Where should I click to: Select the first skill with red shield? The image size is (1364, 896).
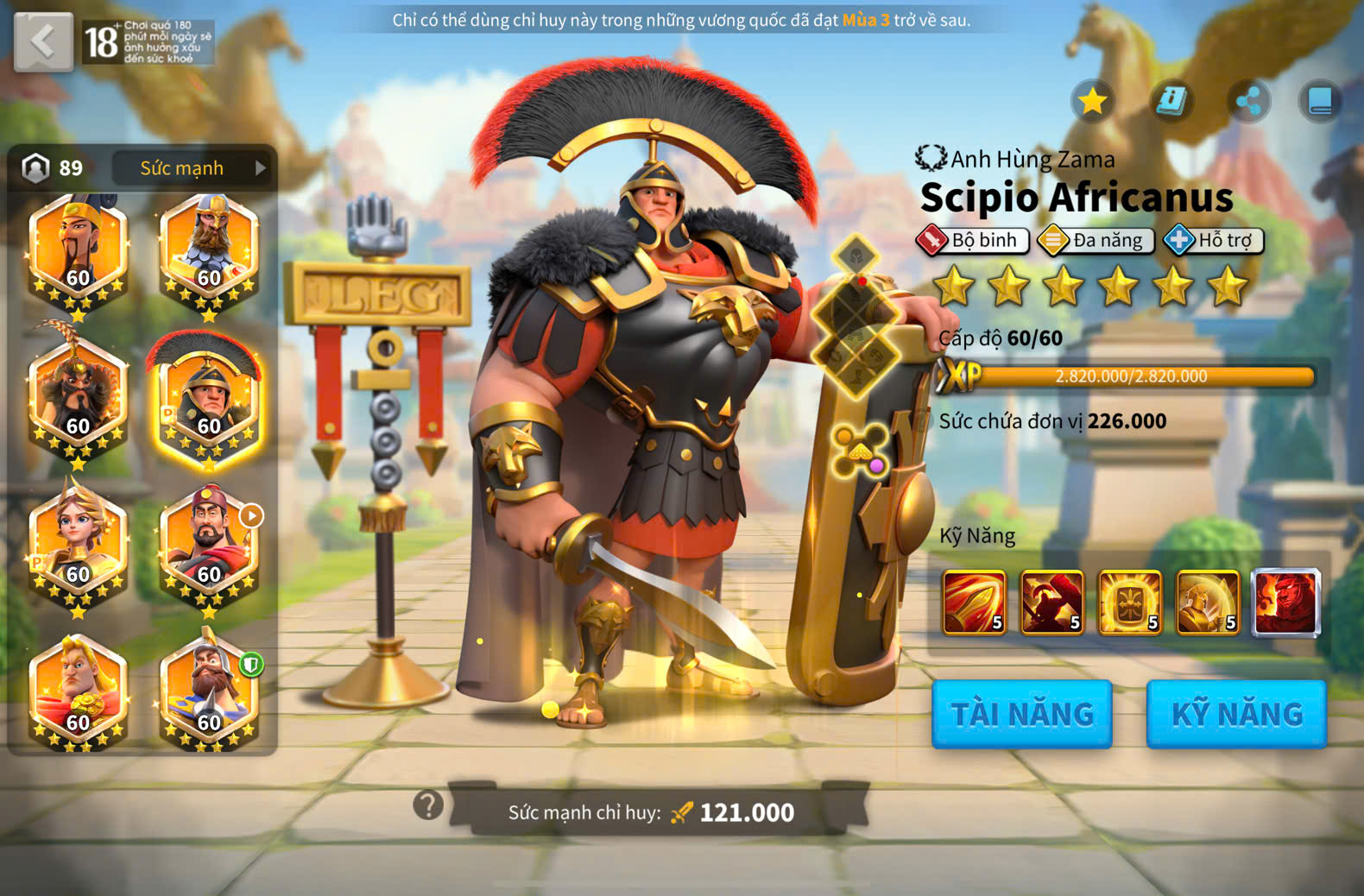click(x=975, y=602)
